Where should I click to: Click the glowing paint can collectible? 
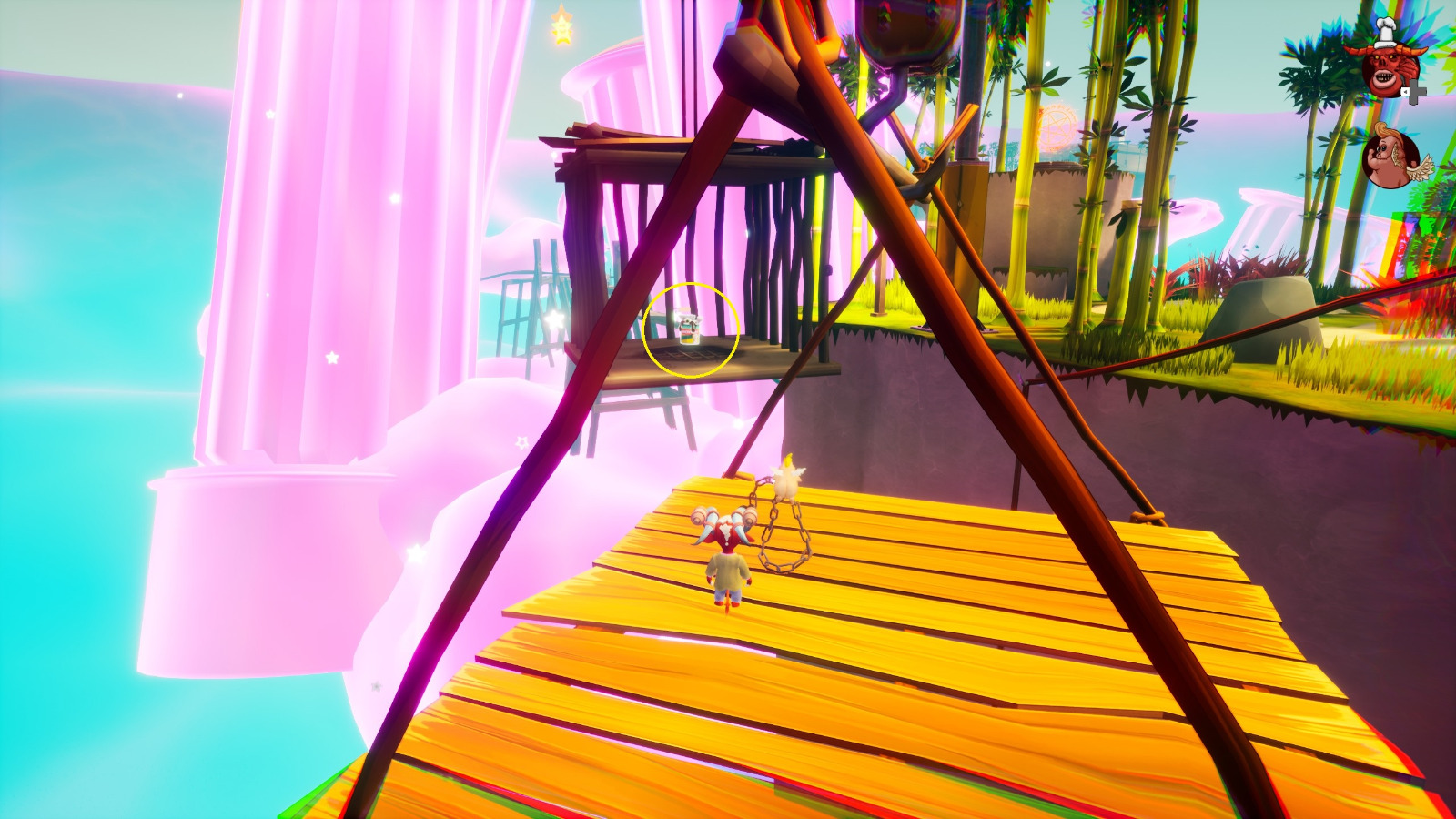pyautogui.click(x=690, y=329)
